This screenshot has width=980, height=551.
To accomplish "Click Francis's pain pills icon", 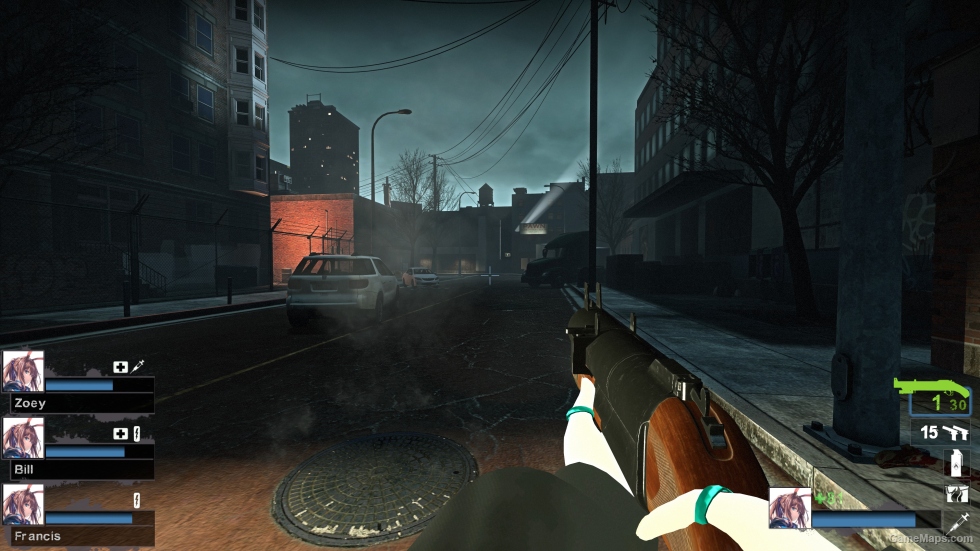I will [137, 500].
